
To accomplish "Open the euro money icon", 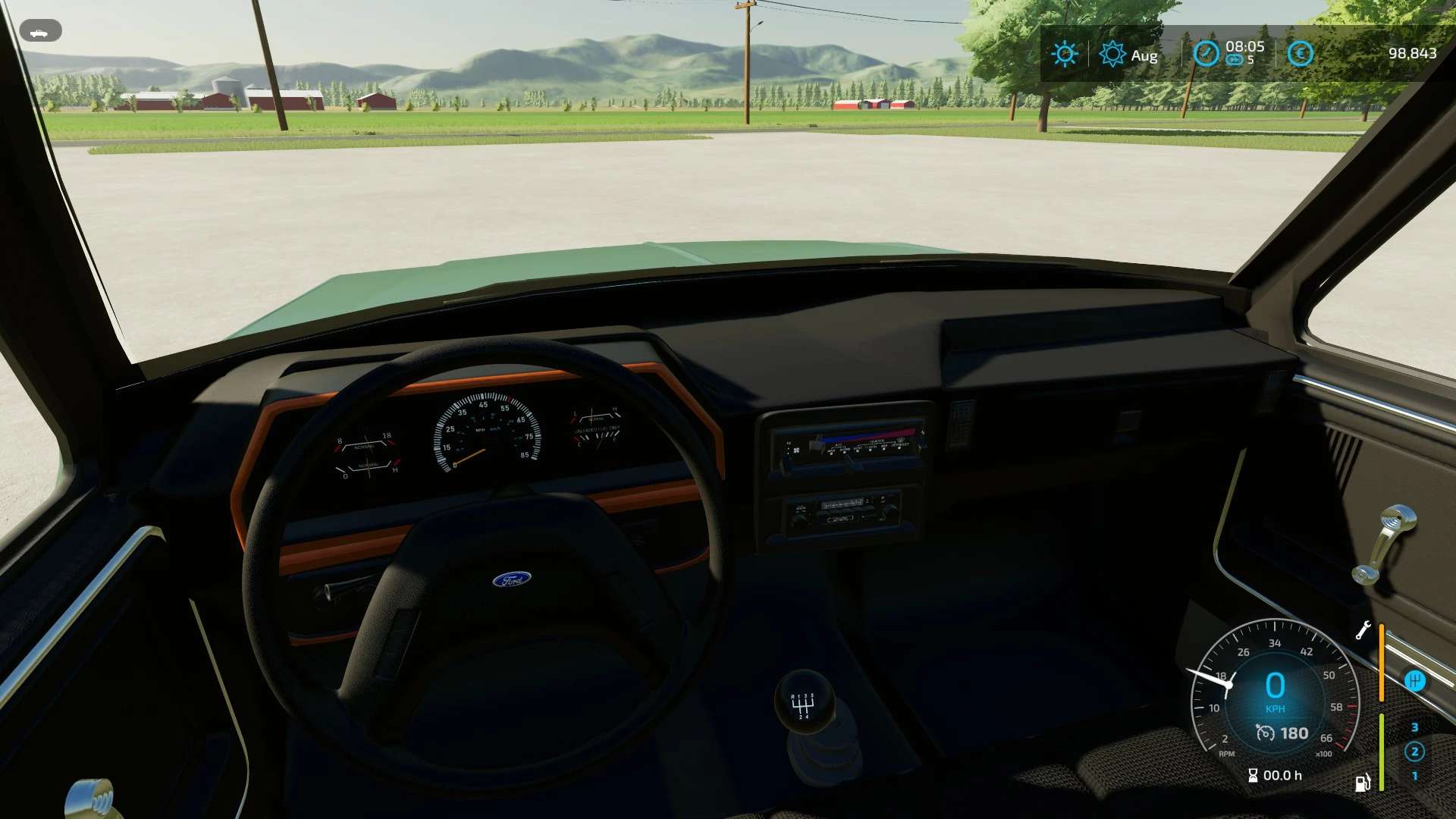I will click(x=1300, y=54).
